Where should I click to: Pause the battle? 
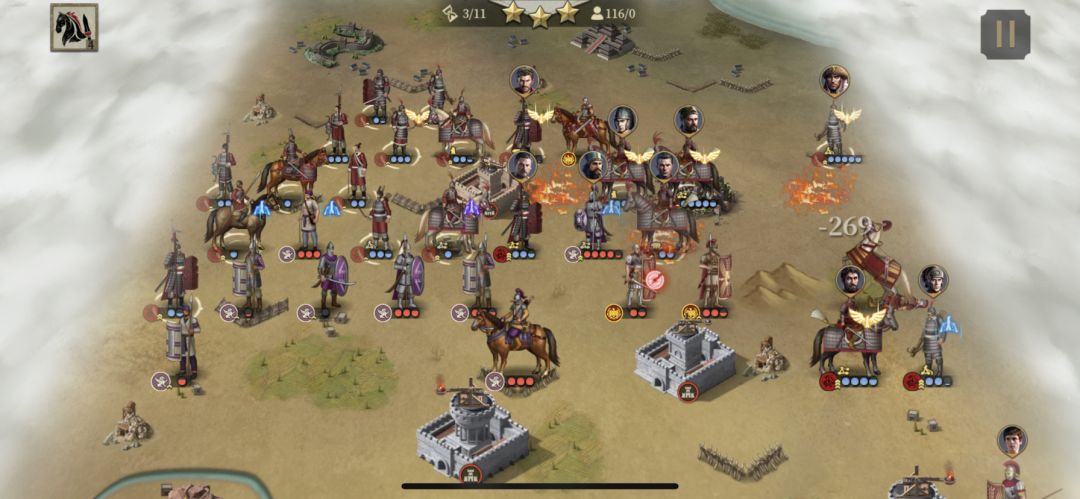(x=1005, y=35)
